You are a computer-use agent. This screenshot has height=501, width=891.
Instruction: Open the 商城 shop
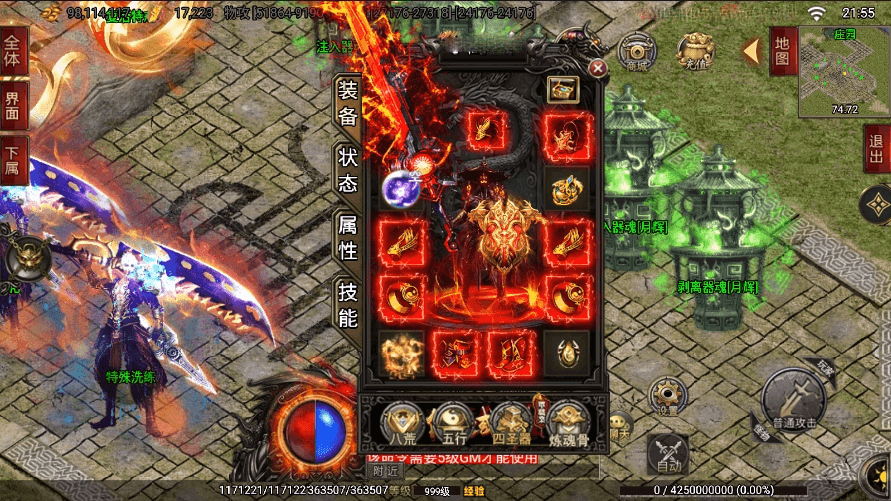click(637, 50)
